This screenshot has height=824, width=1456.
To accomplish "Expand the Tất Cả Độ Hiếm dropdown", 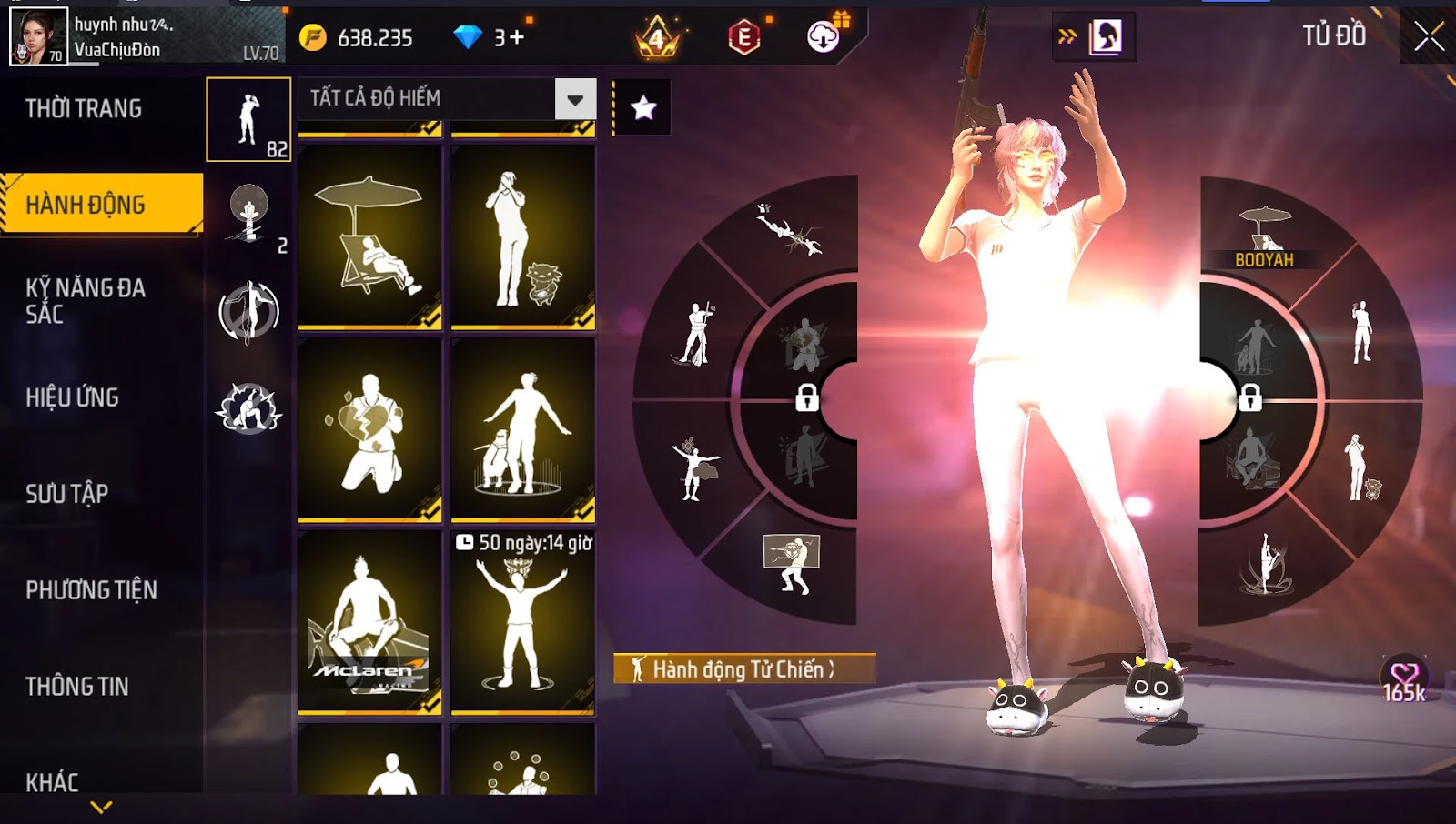I will pyautogui.click(x=575, y=99).
